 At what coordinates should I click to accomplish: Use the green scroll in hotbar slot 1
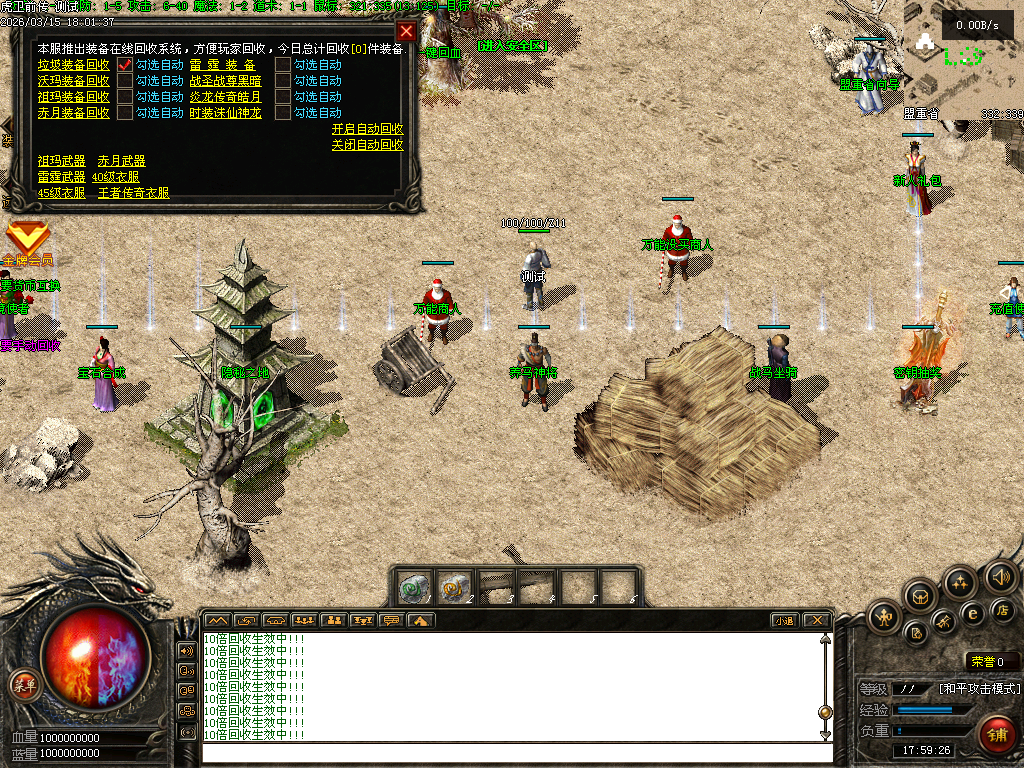pyautogui.click(x=414, y=588)
